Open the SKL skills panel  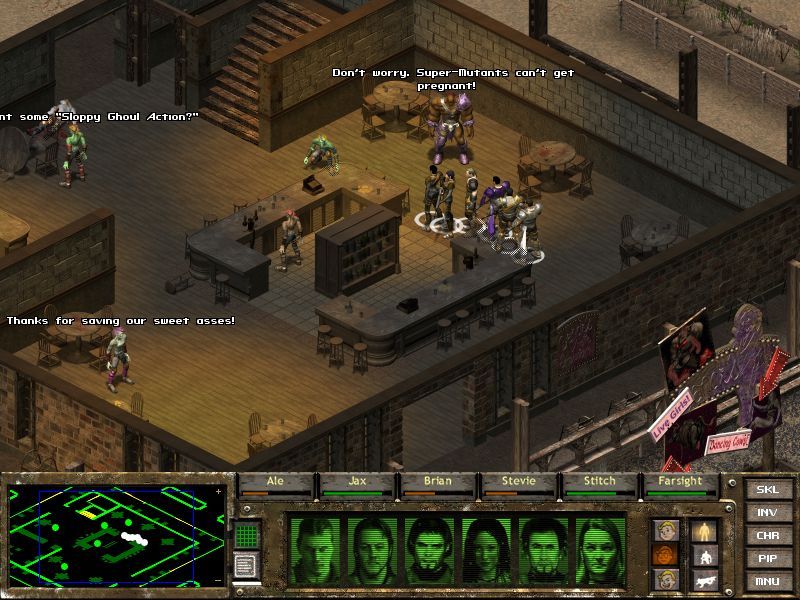point(767,490)
